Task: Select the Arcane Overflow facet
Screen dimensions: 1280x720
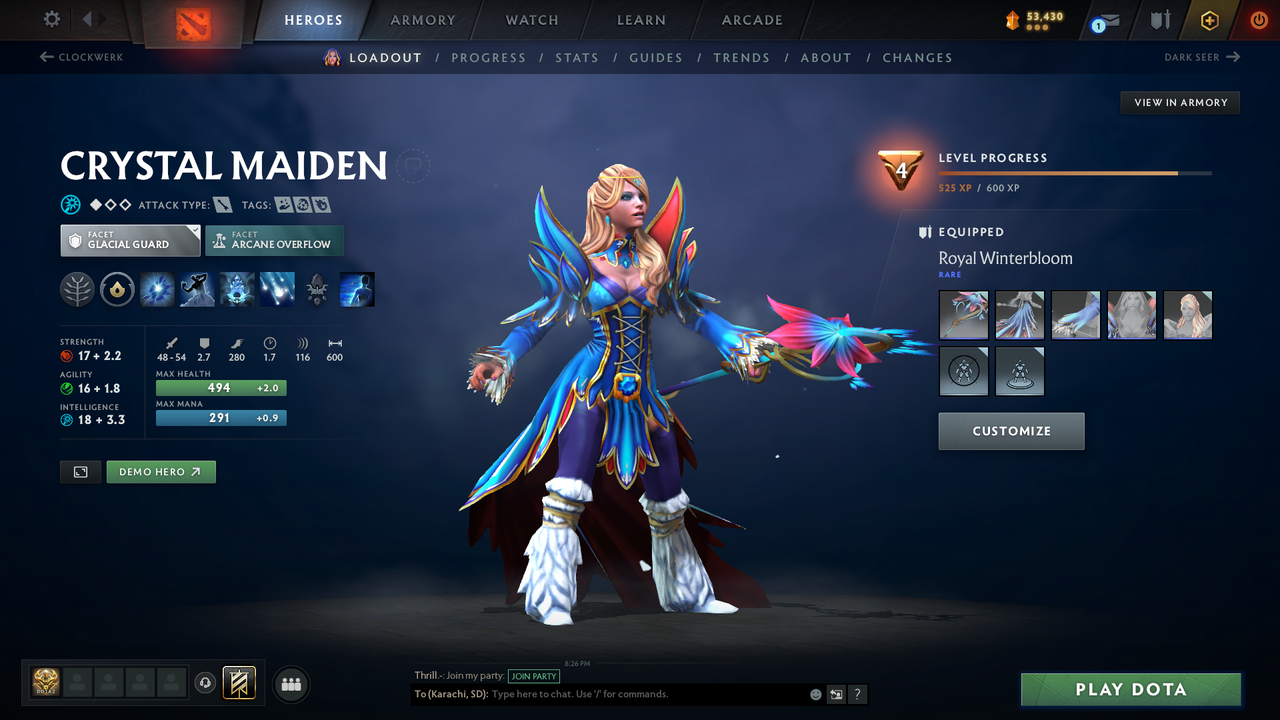Action: pyautogui.click(x=274, y=240)
